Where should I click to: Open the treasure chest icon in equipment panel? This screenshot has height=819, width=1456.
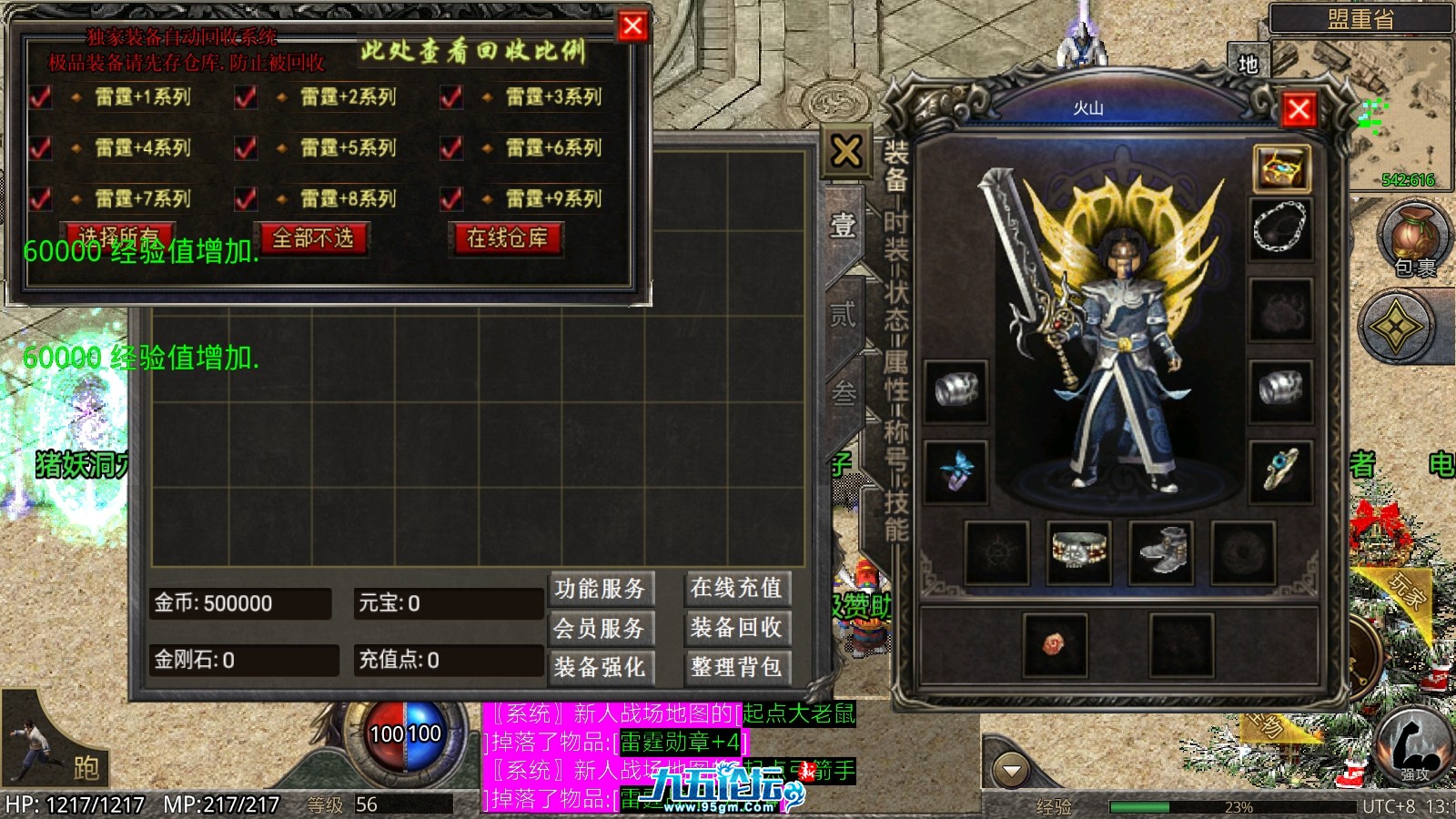coord(1282,168)
